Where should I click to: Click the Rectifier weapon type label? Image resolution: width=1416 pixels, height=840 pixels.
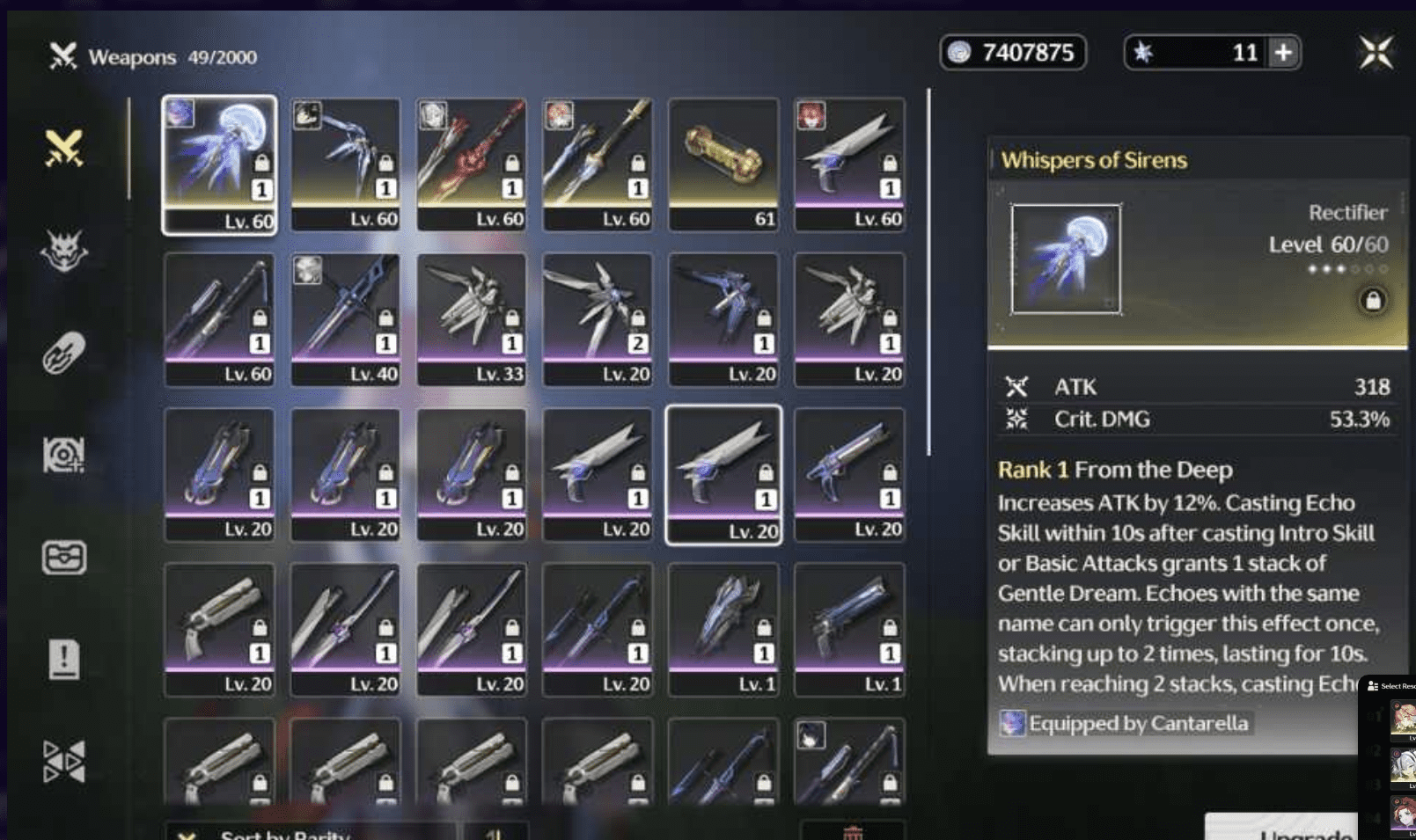[1349, 212]
